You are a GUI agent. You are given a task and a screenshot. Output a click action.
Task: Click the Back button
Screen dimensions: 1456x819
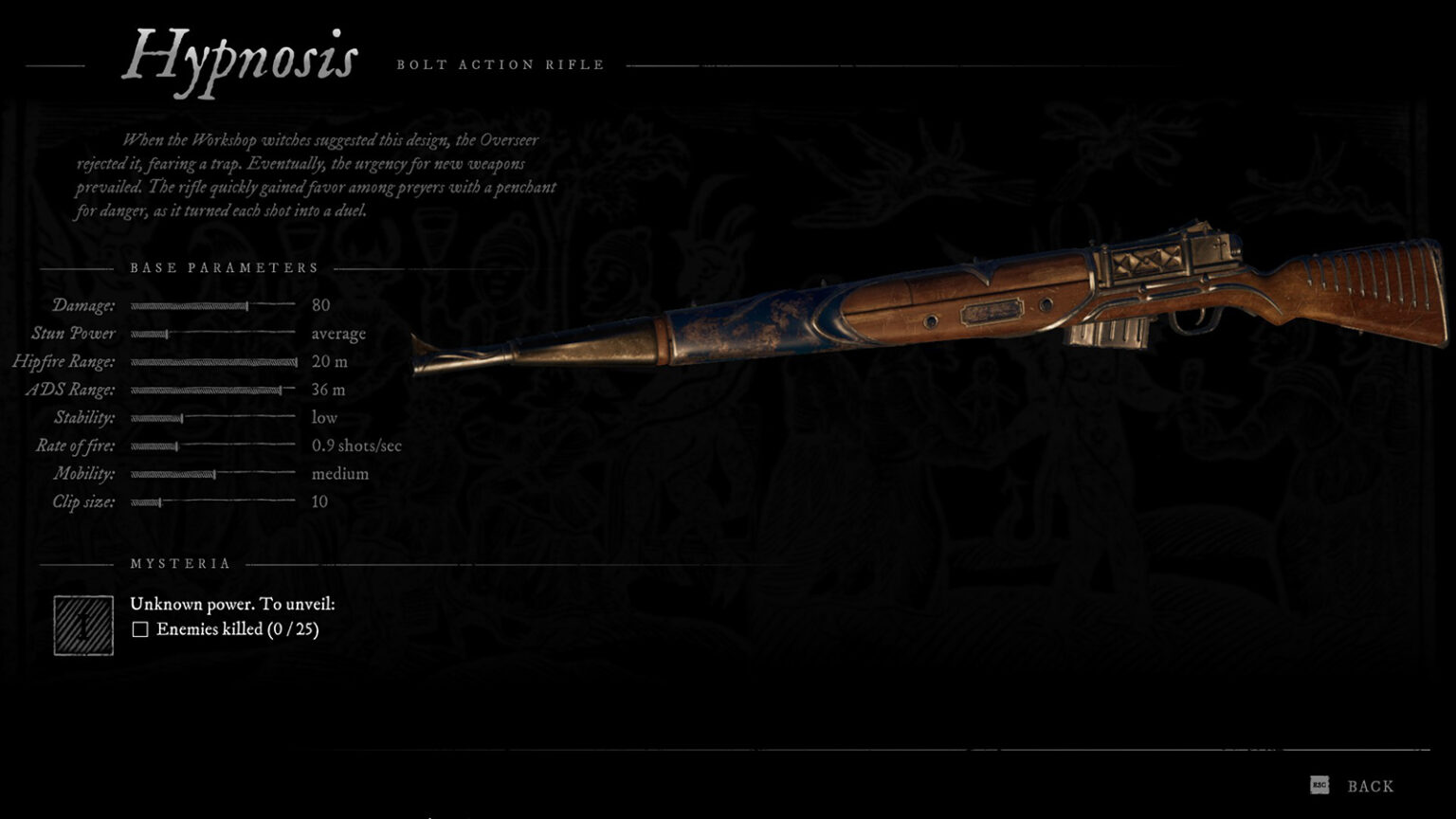(1369, 785)
